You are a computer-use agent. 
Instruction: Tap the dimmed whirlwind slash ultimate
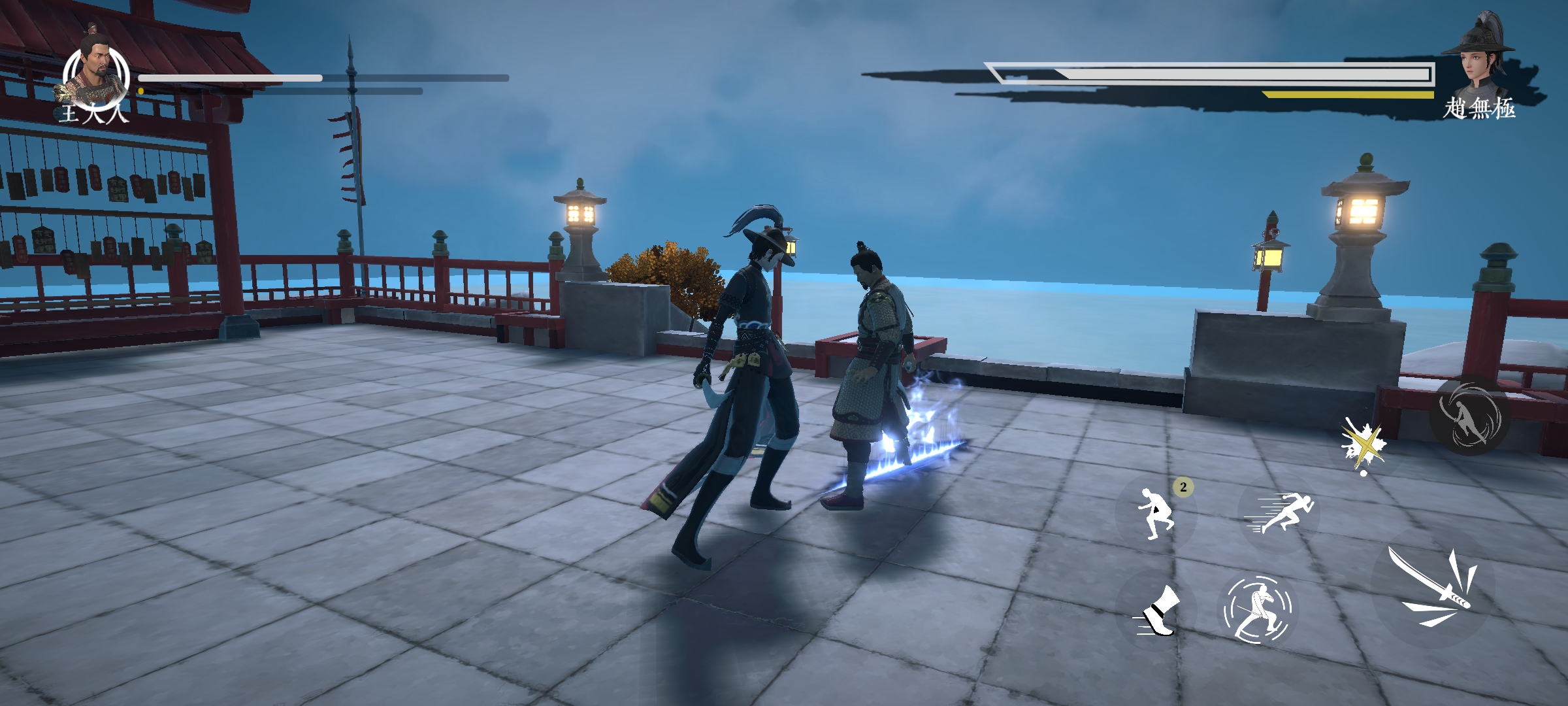coord(1469,416)
